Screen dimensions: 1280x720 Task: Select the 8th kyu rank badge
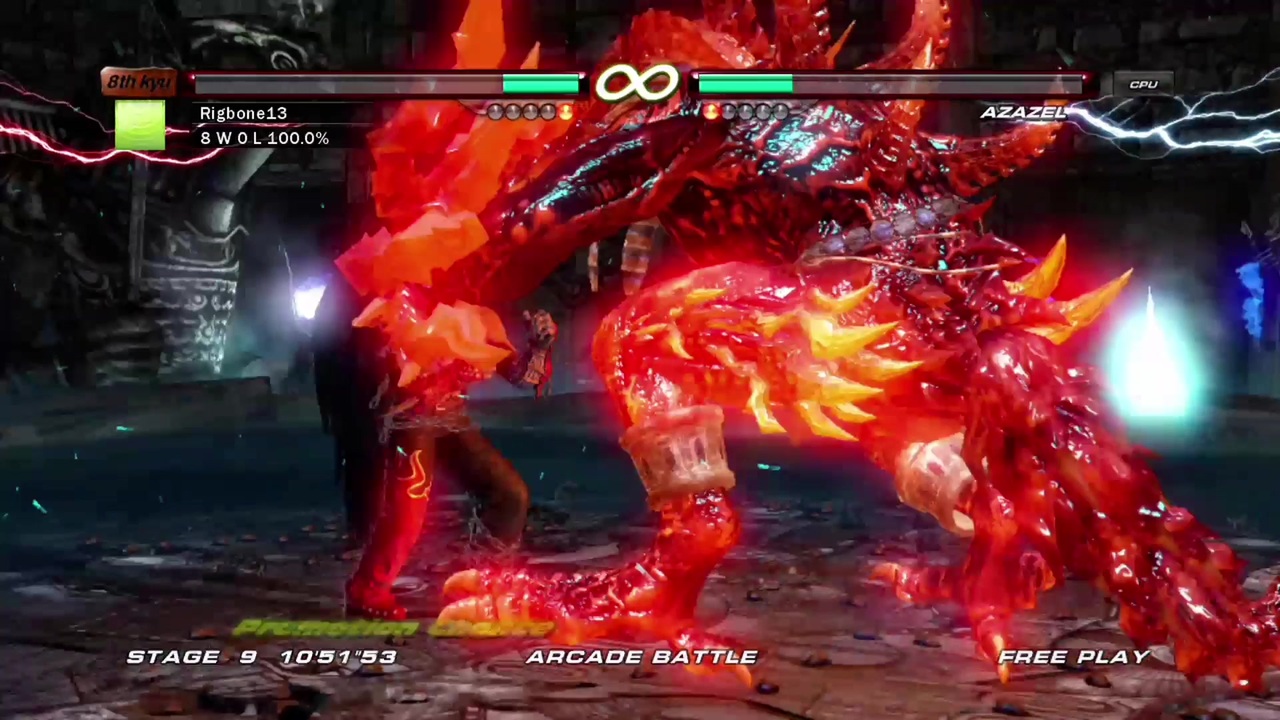tap(138, 82)
